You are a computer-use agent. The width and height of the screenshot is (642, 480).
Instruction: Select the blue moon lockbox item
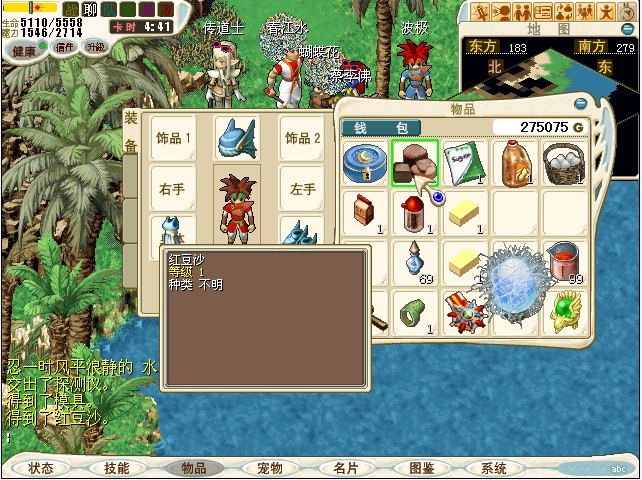point(365,162)
